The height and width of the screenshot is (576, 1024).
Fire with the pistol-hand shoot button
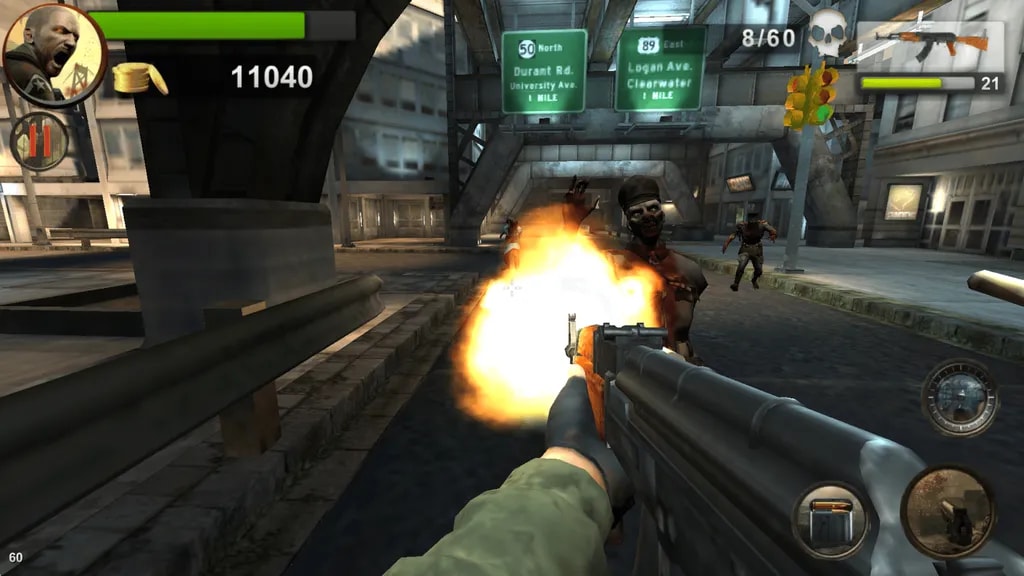pos(948,512)
